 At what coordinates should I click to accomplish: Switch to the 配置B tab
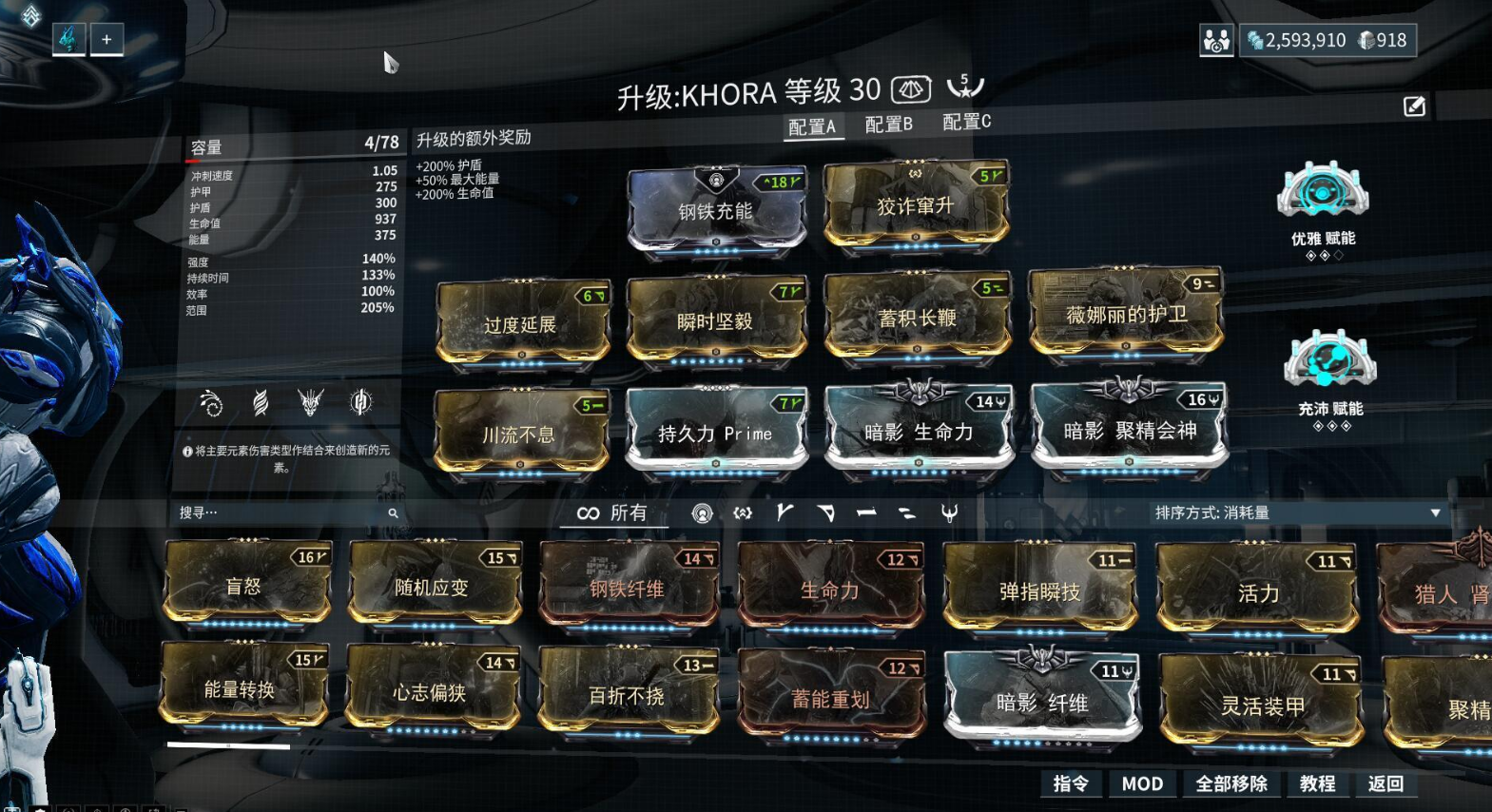888,123
